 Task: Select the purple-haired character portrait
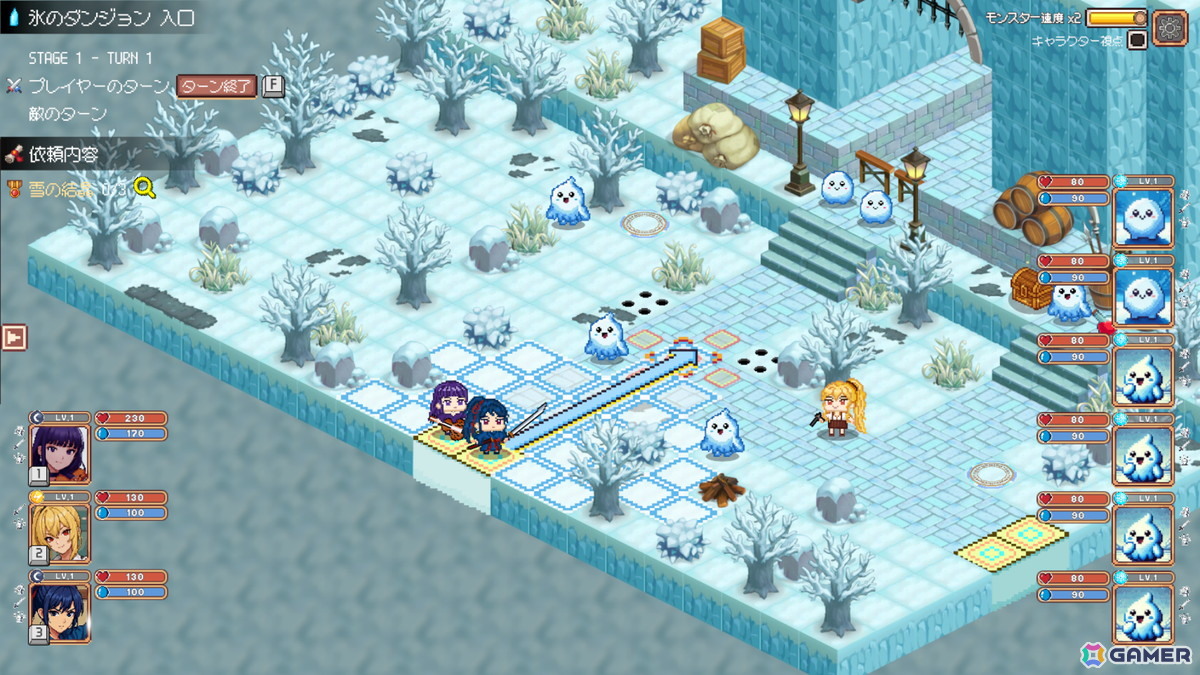pos(60,453)
